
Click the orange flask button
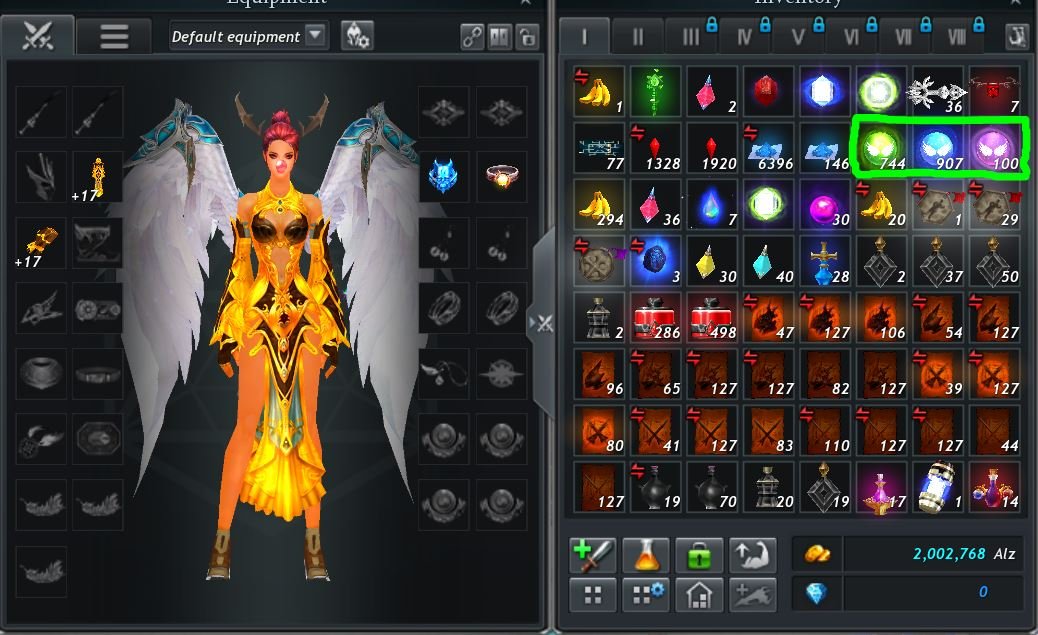pyautogui.click(x=646, y=554)
